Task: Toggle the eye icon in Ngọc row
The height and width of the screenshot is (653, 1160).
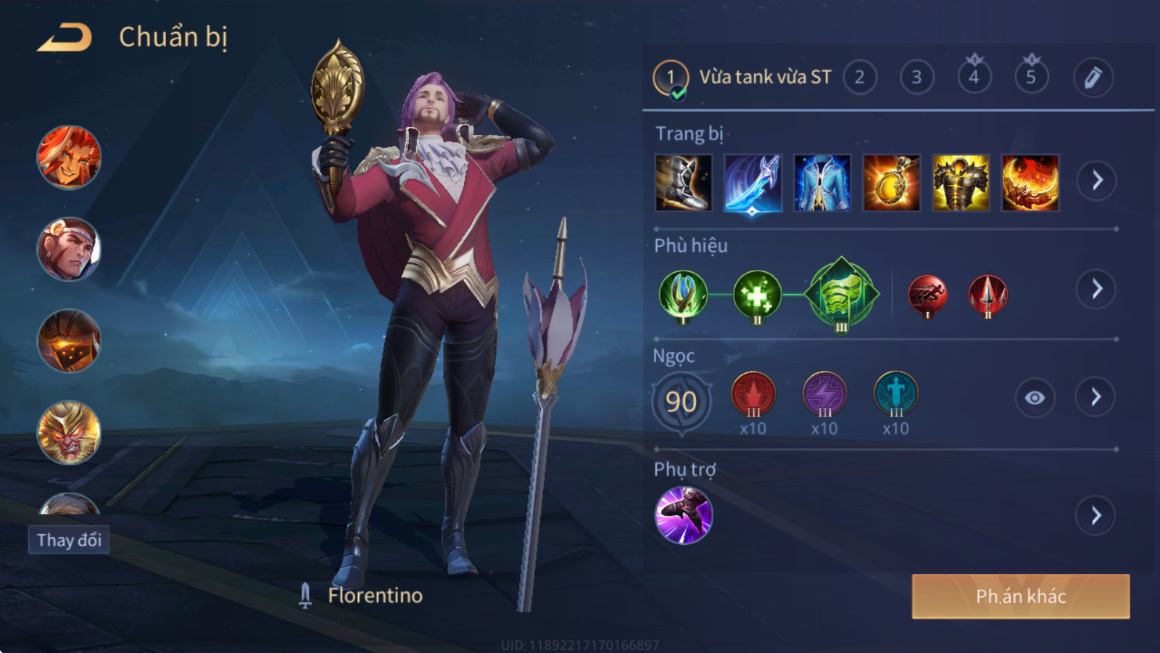Action: pyautogui.click(x=1034, y=398)
